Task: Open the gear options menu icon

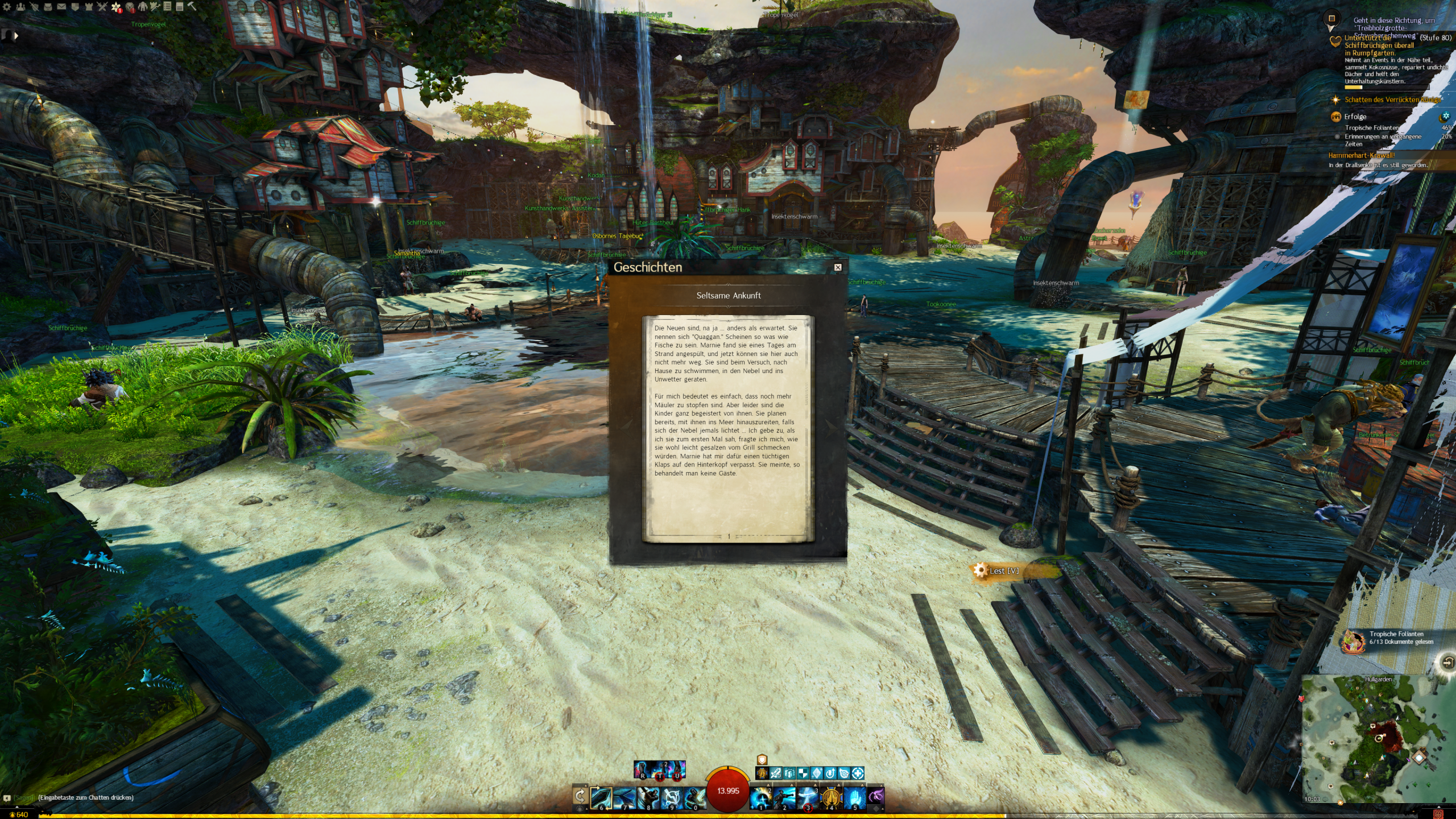Action: [x=7, y=7]
